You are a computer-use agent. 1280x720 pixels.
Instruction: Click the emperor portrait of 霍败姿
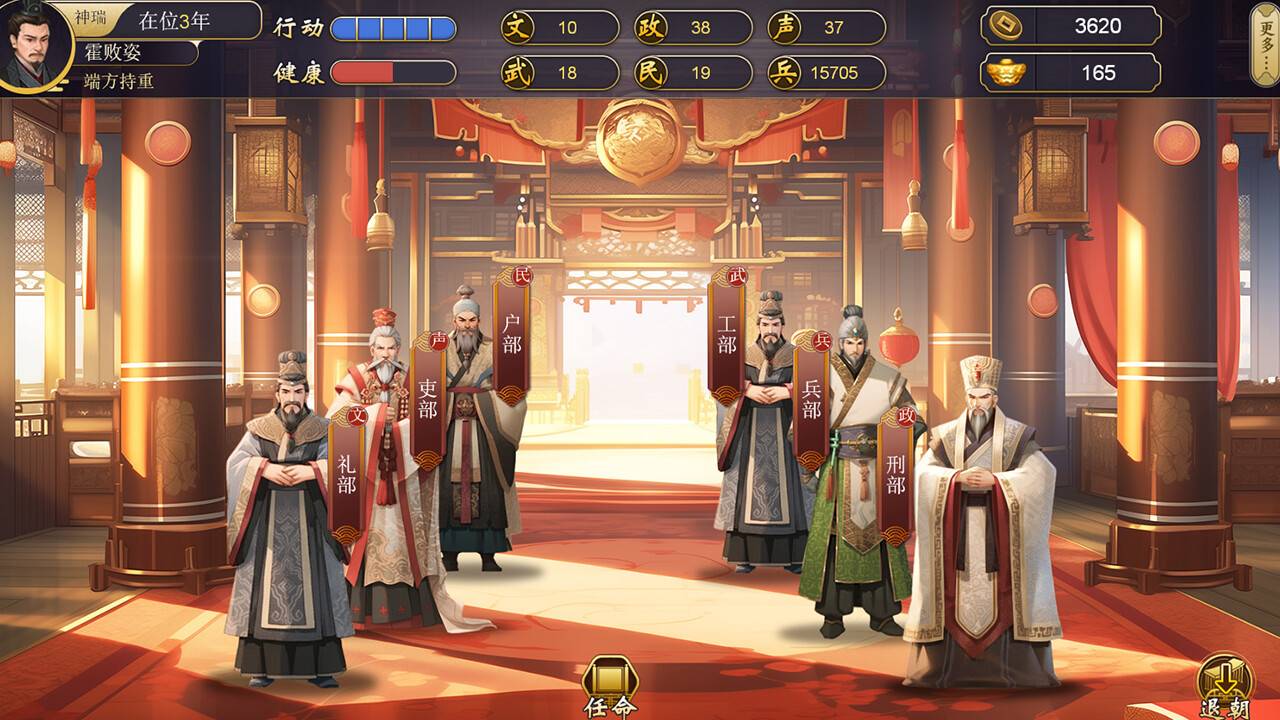pos(35,45)
